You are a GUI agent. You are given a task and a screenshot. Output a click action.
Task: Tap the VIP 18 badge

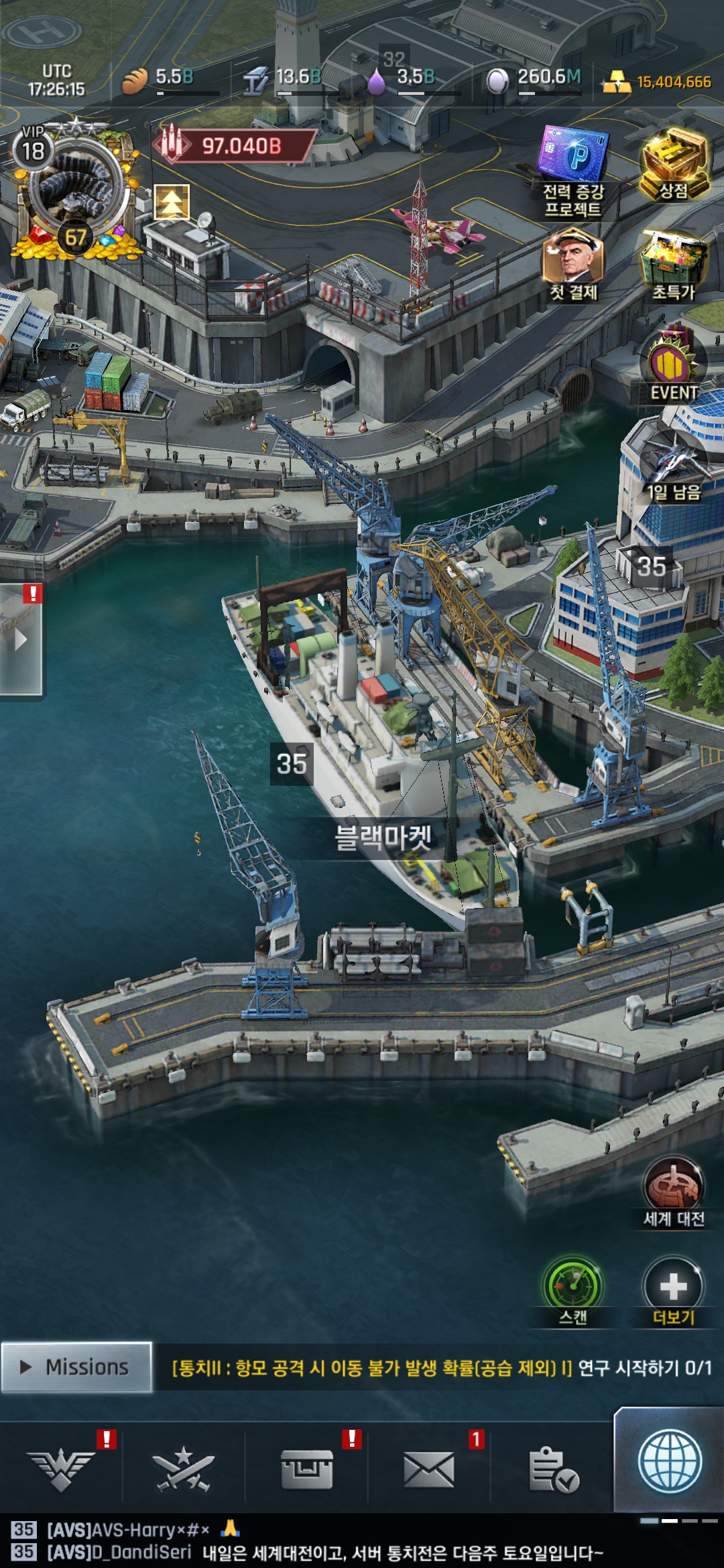[33, 149]
